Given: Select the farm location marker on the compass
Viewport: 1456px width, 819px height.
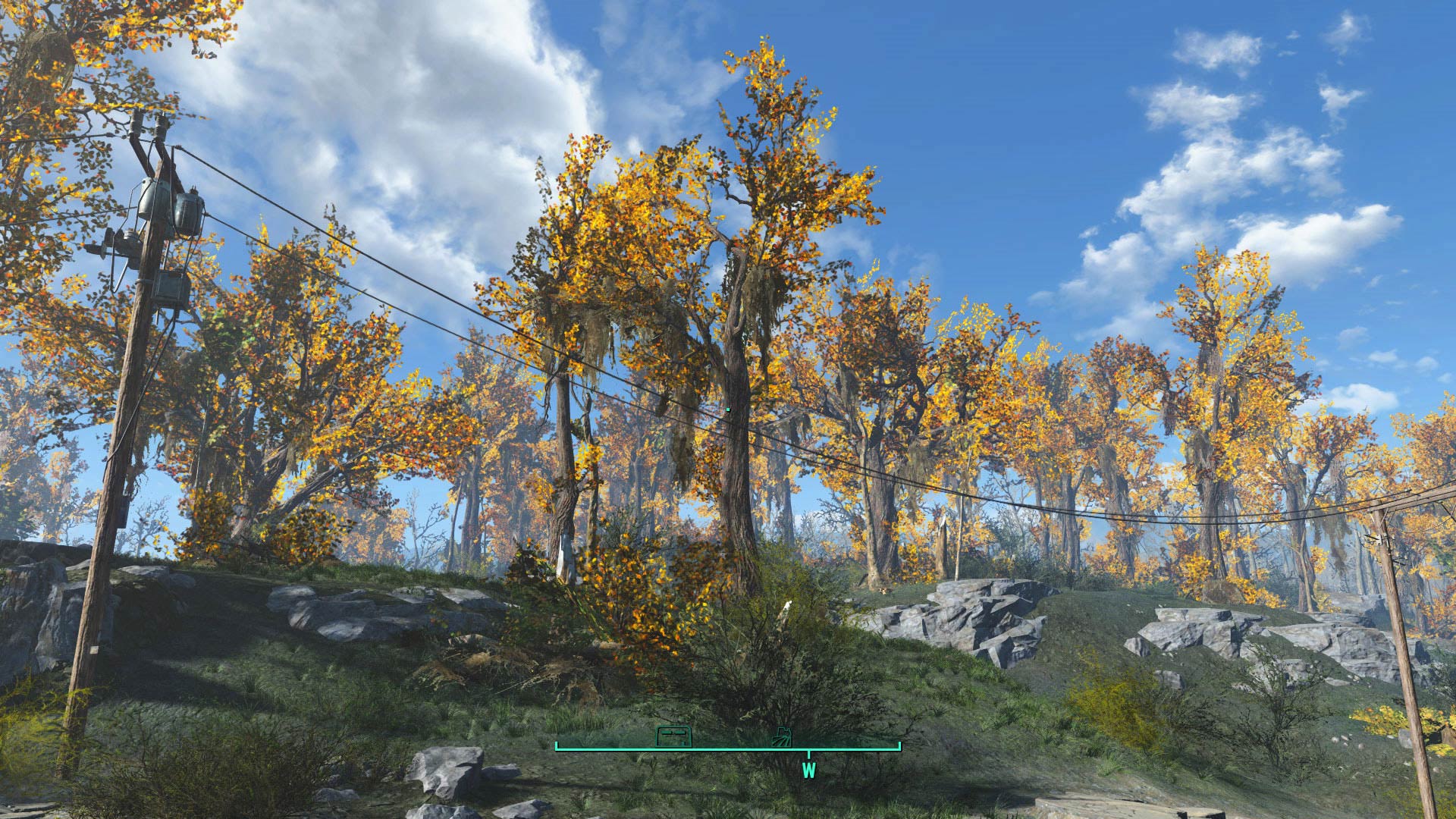Looking at the screenshot, I should click(x=781, y=737).
